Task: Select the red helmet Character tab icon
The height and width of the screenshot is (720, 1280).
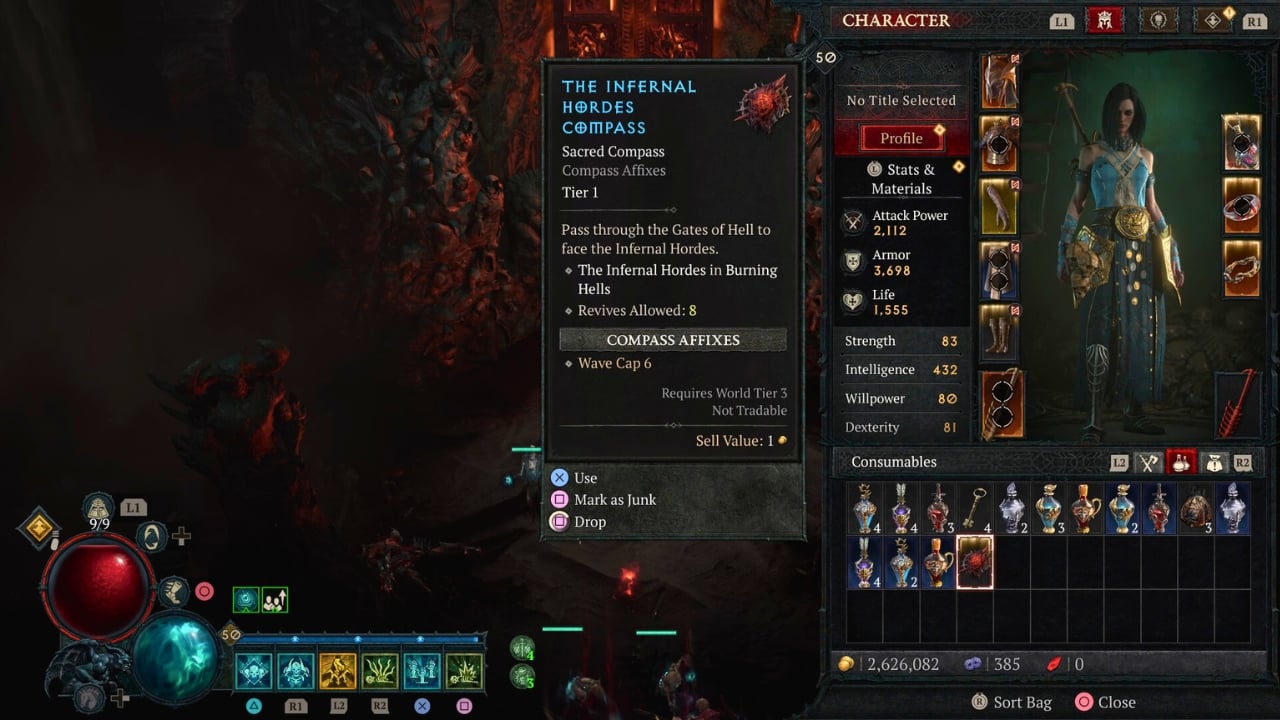Action: click(1105, 20)
